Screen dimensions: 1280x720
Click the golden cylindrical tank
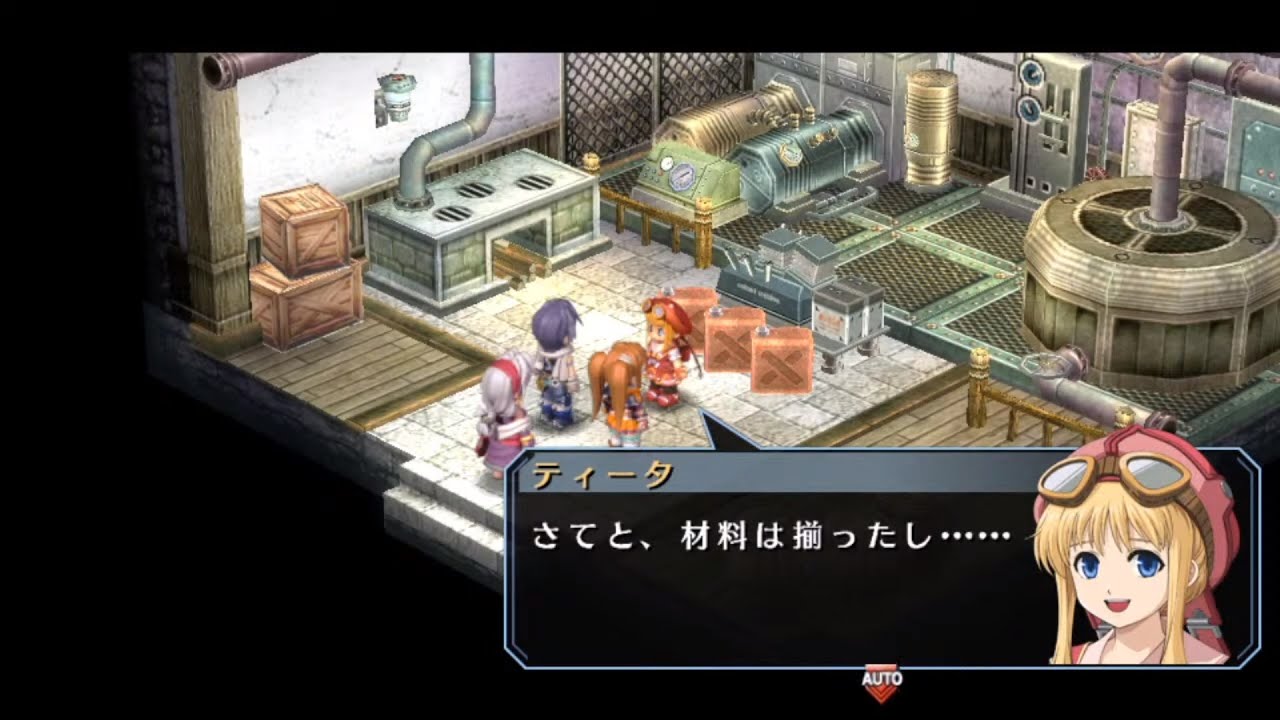tap(930, 130)
